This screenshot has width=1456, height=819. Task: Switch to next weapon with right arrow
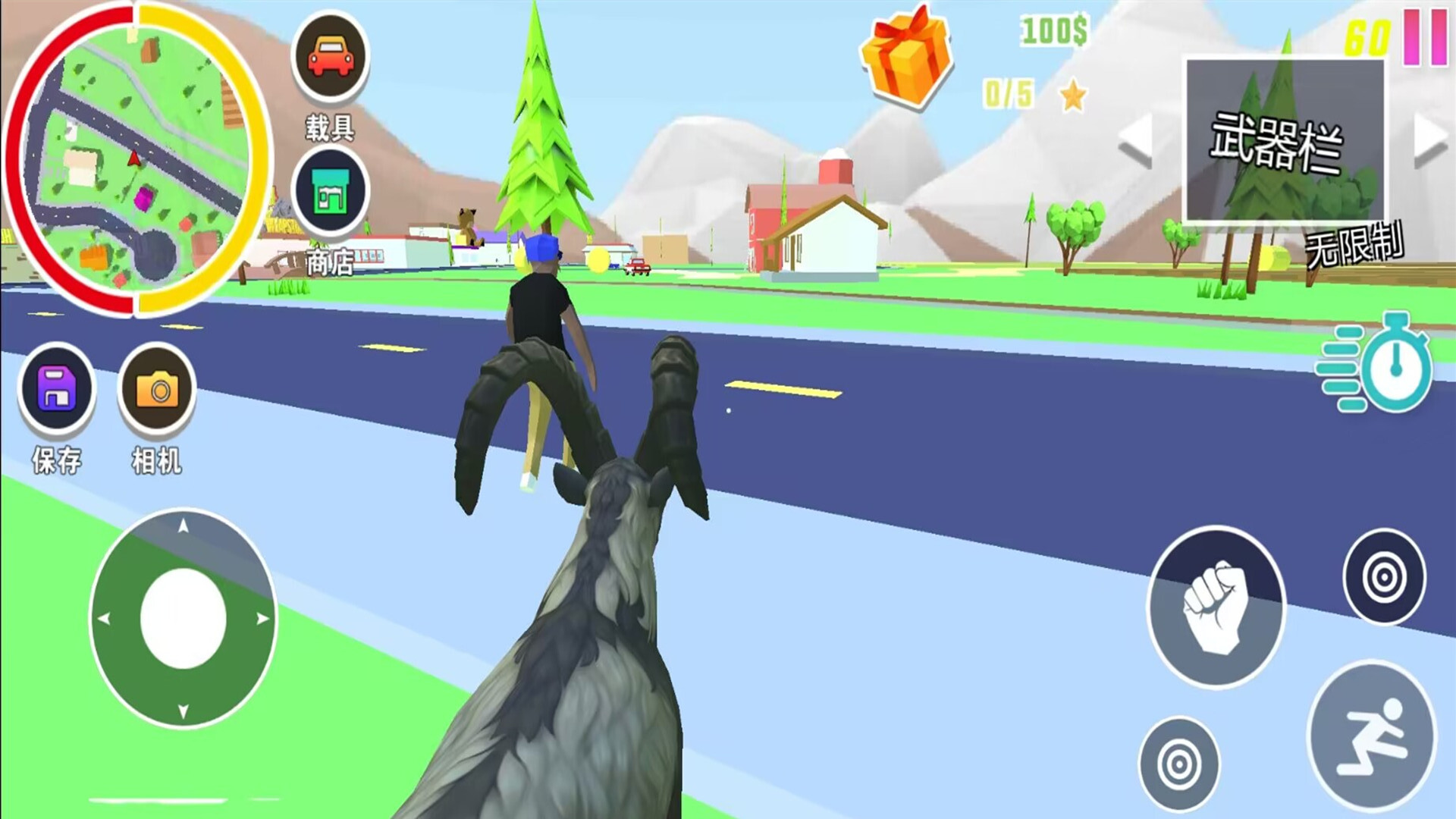(x=1431, y=140)
